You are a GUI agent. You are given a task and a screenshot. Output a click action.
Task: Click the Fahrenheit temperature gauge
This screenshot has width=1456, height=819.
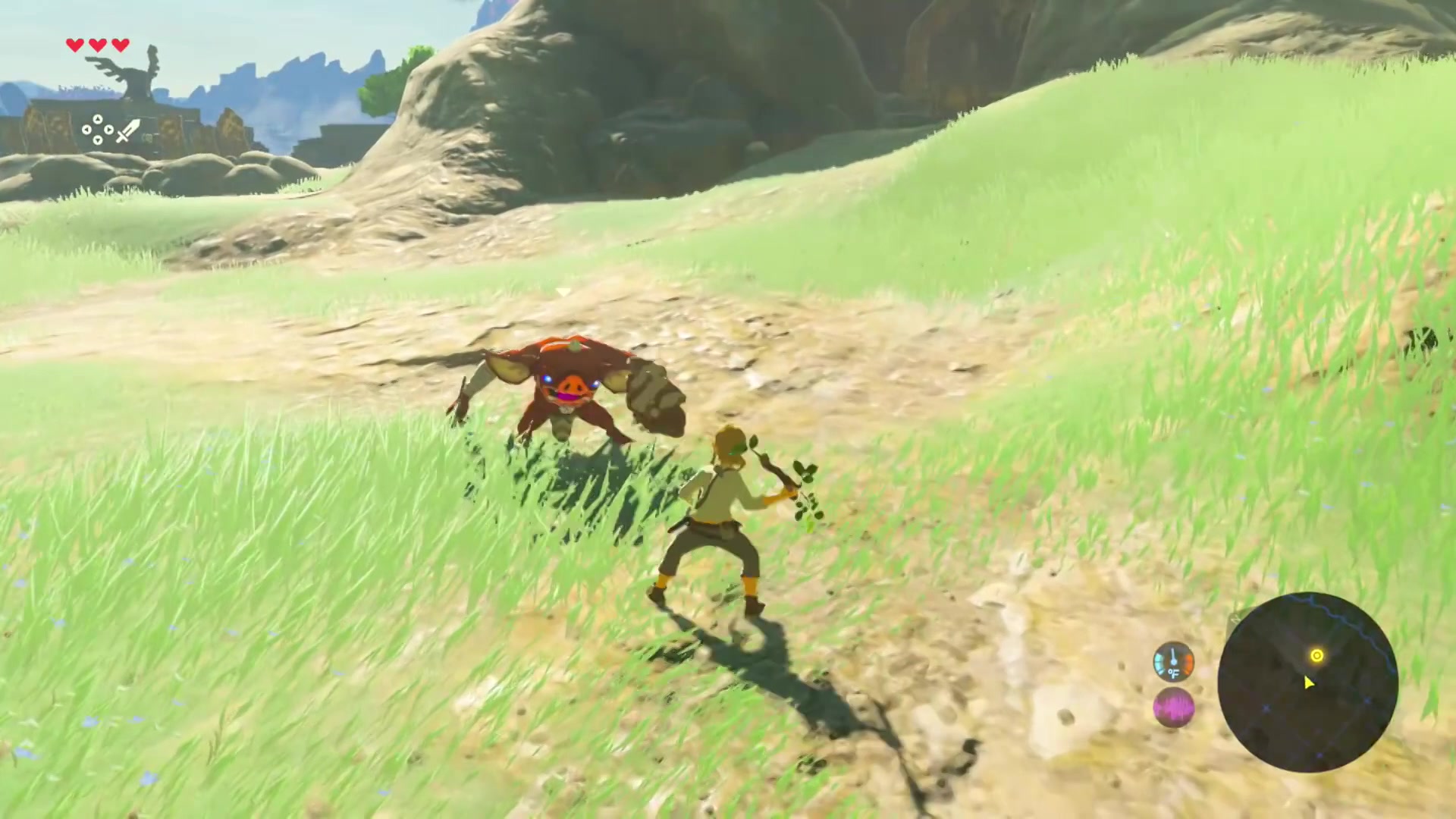(x=1175, y=661)
